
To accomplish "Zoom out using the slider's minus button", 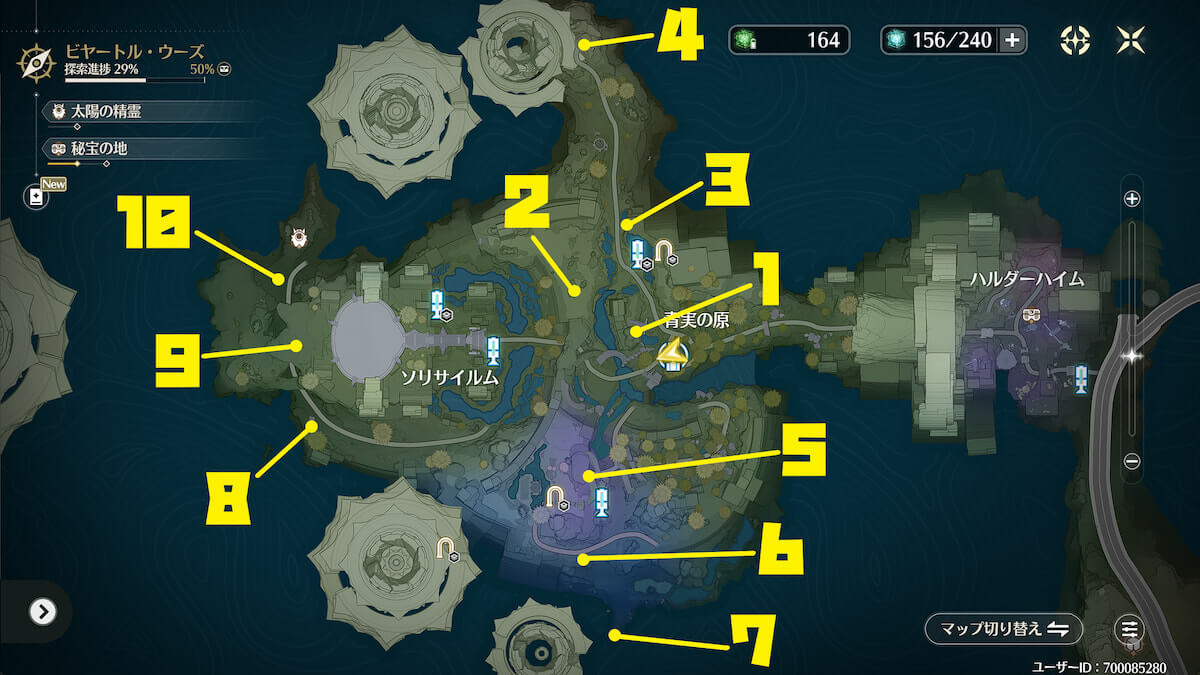I will pyautogui.click(x=1132, y=461).
